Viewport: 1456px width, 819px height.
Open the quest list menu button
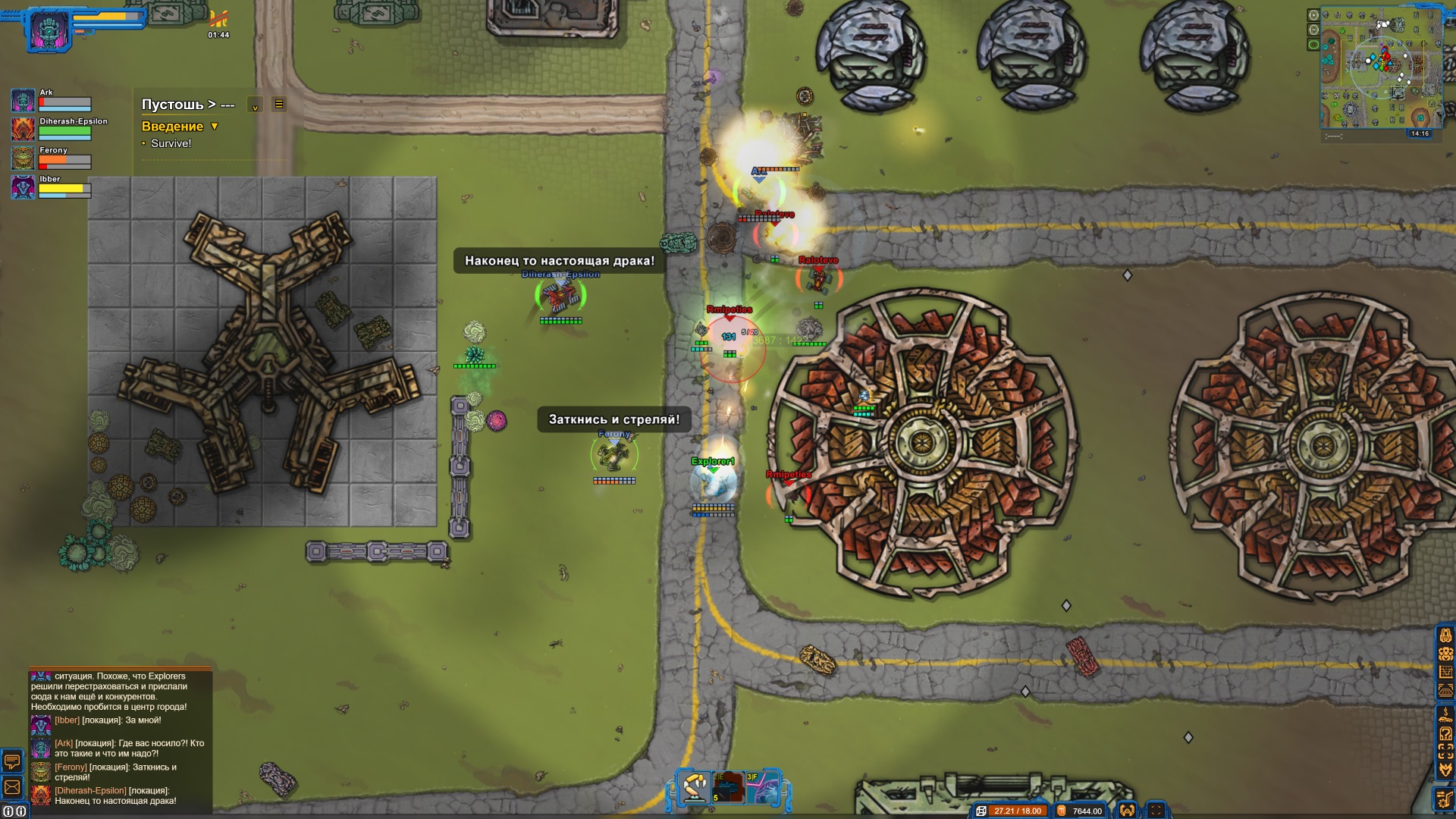coord(279,105)
